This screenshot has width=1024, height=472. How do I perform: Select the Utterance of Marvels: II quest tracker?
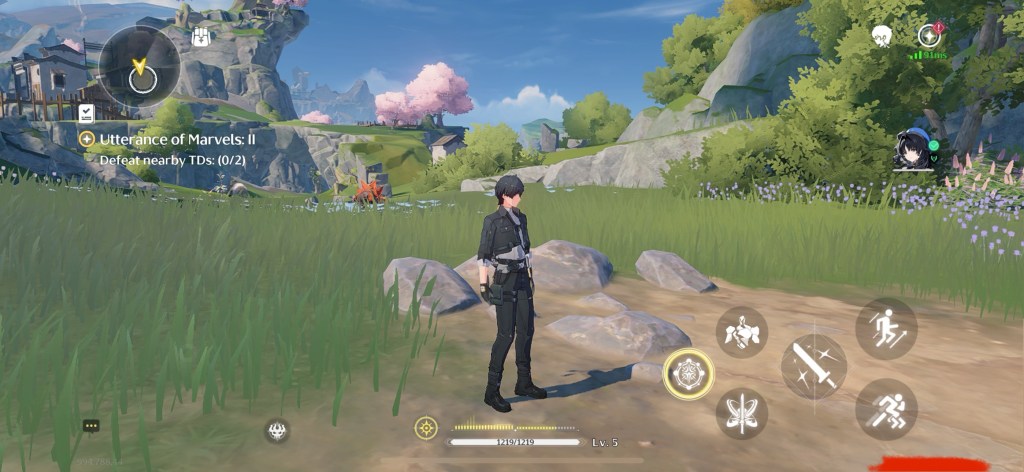tap(166, 139)
